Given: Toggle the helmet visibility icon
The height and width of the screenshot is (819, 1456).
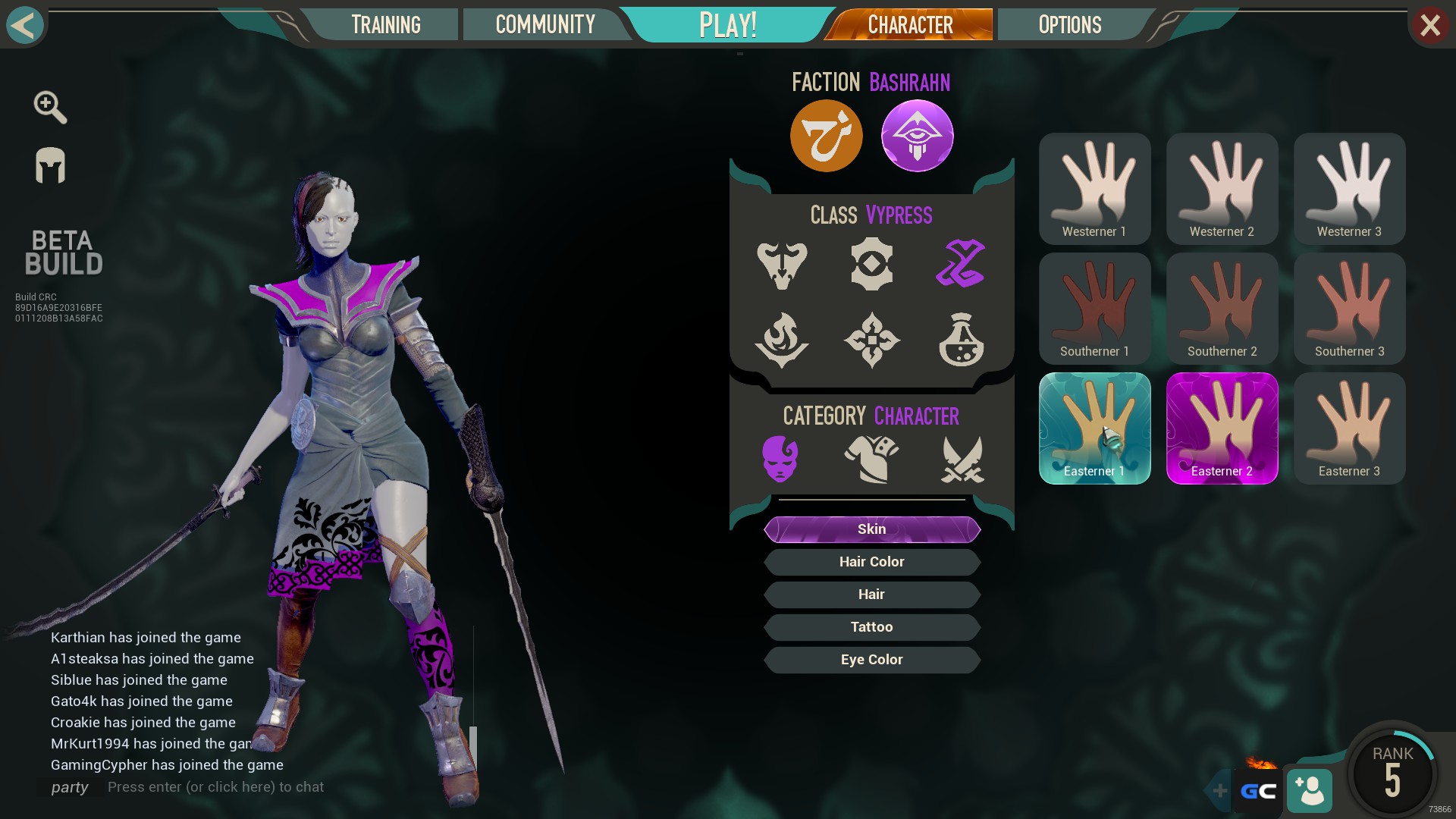Looking at the screenshot, I should (x=50, y=165).
